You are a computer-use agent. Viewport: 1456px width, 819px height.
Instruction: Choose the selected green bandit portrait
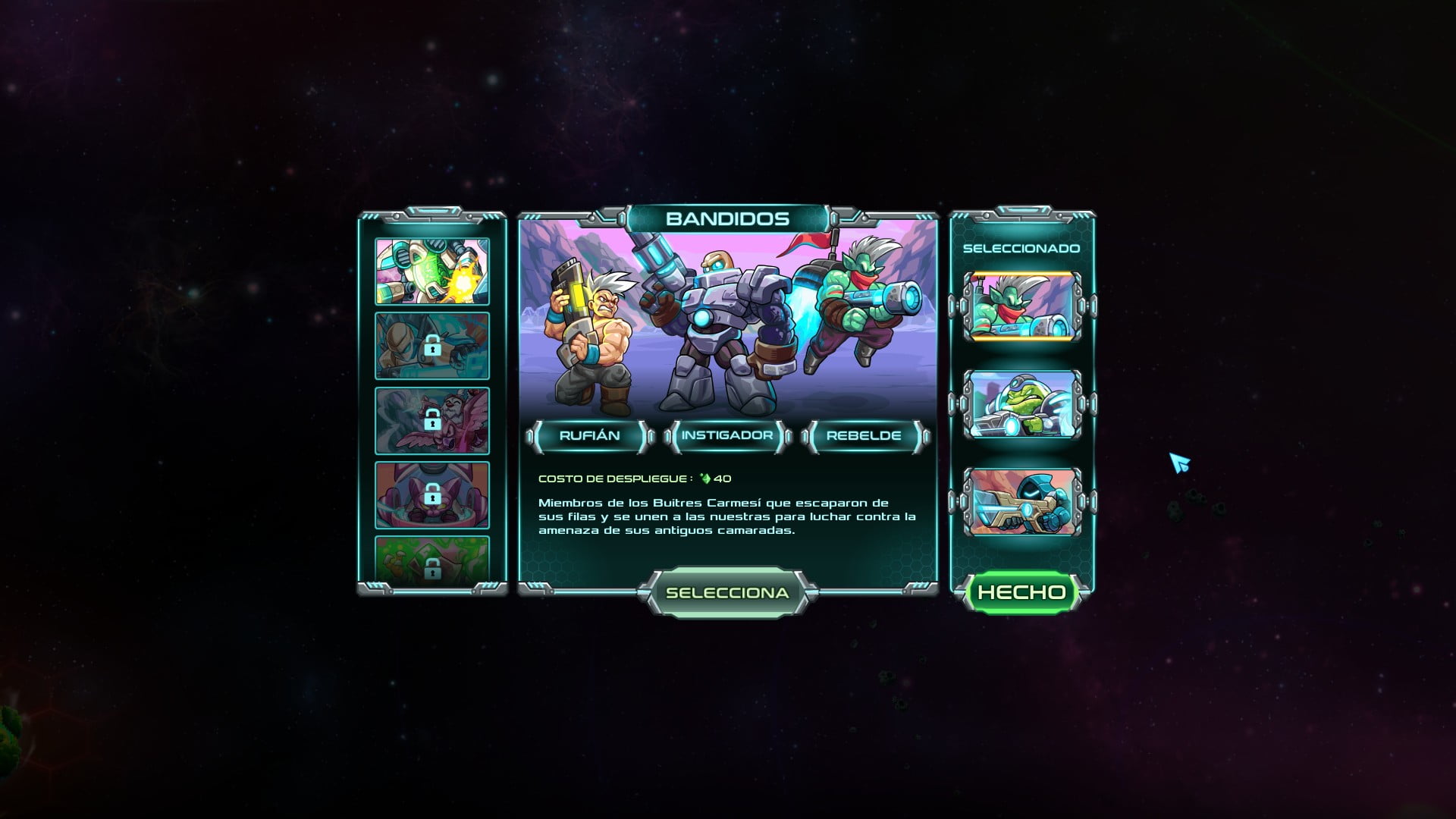(1021, 306)
